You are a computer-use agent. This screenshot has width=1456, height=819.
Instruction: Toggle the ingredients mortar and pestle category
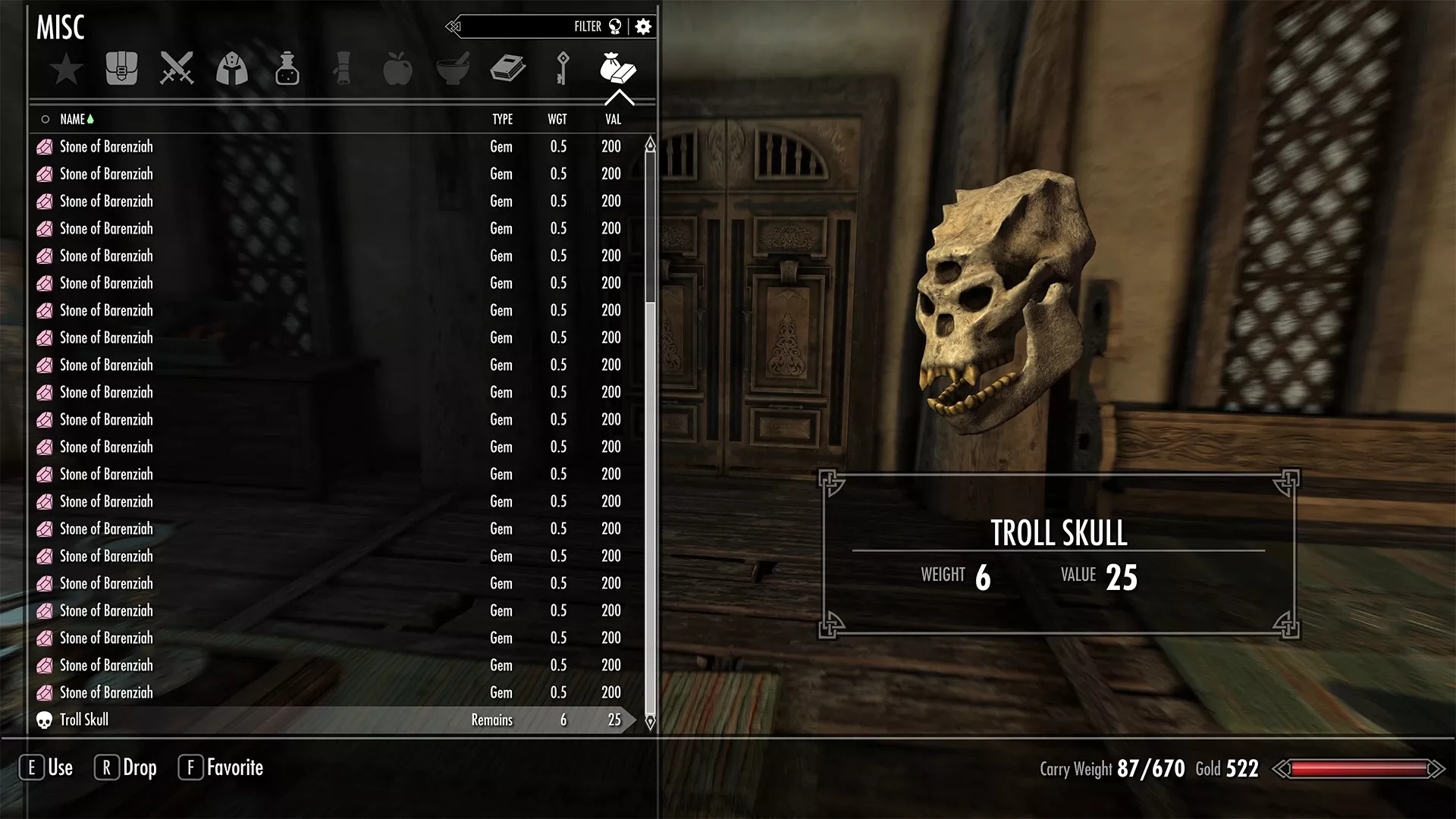[452, 68]
